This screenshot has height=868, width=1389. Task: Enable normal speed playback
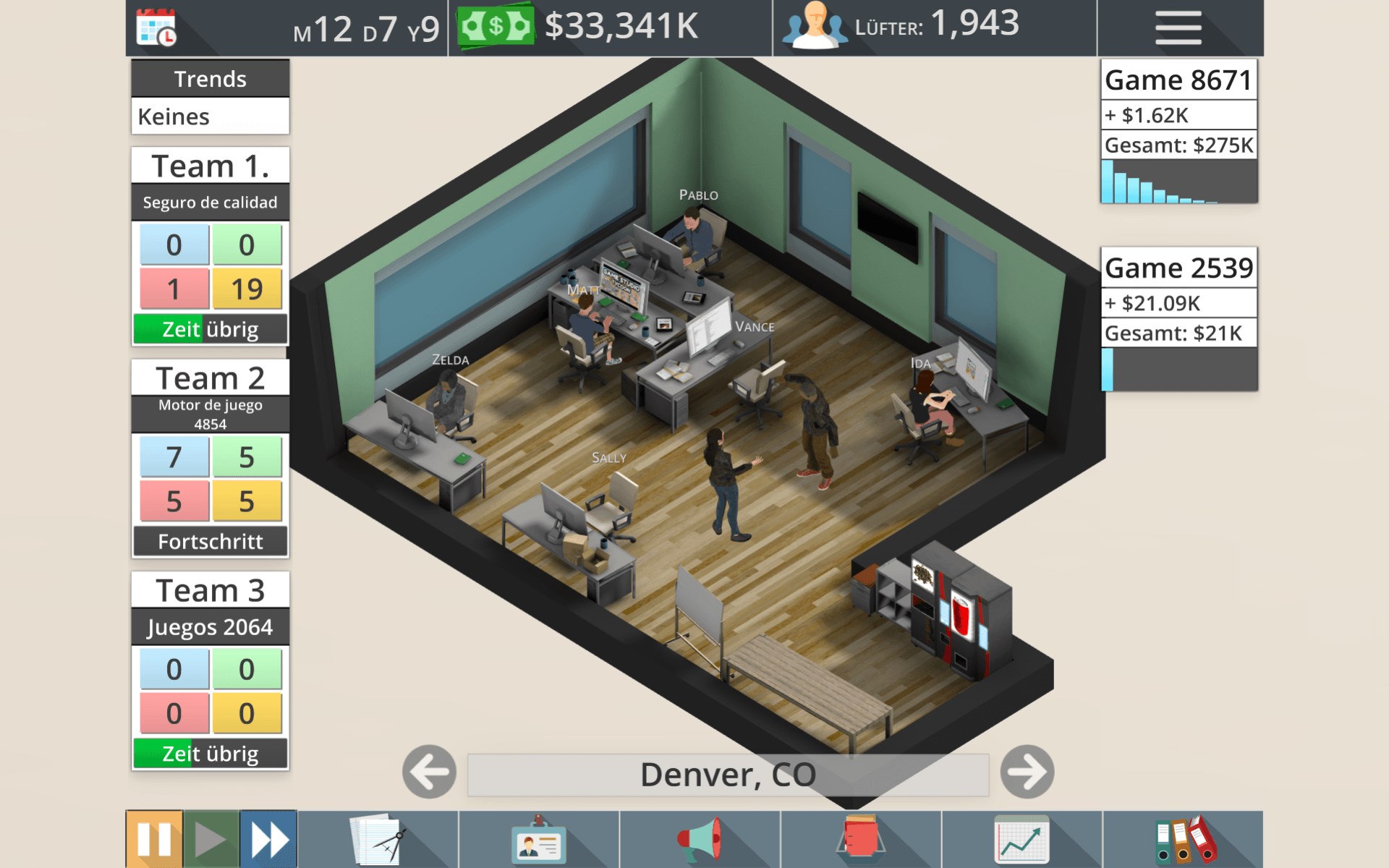[211, 838]
